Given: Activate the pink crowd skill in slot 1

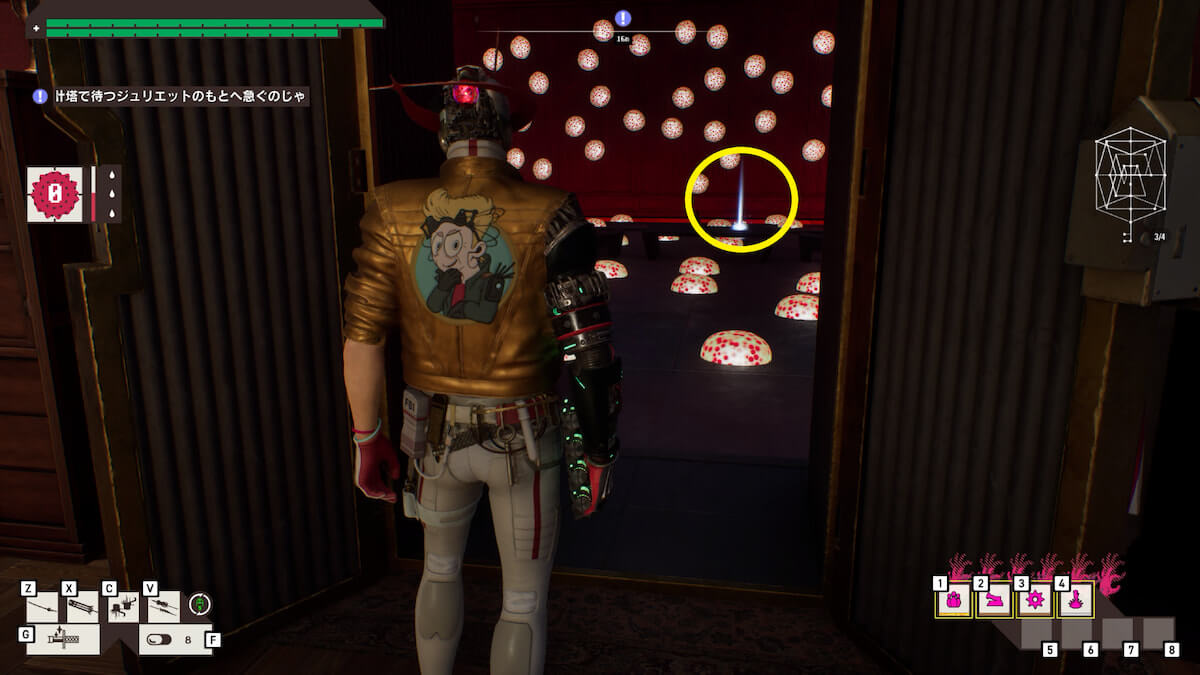Looking at the screenshot, I should [x=954, y=601].
